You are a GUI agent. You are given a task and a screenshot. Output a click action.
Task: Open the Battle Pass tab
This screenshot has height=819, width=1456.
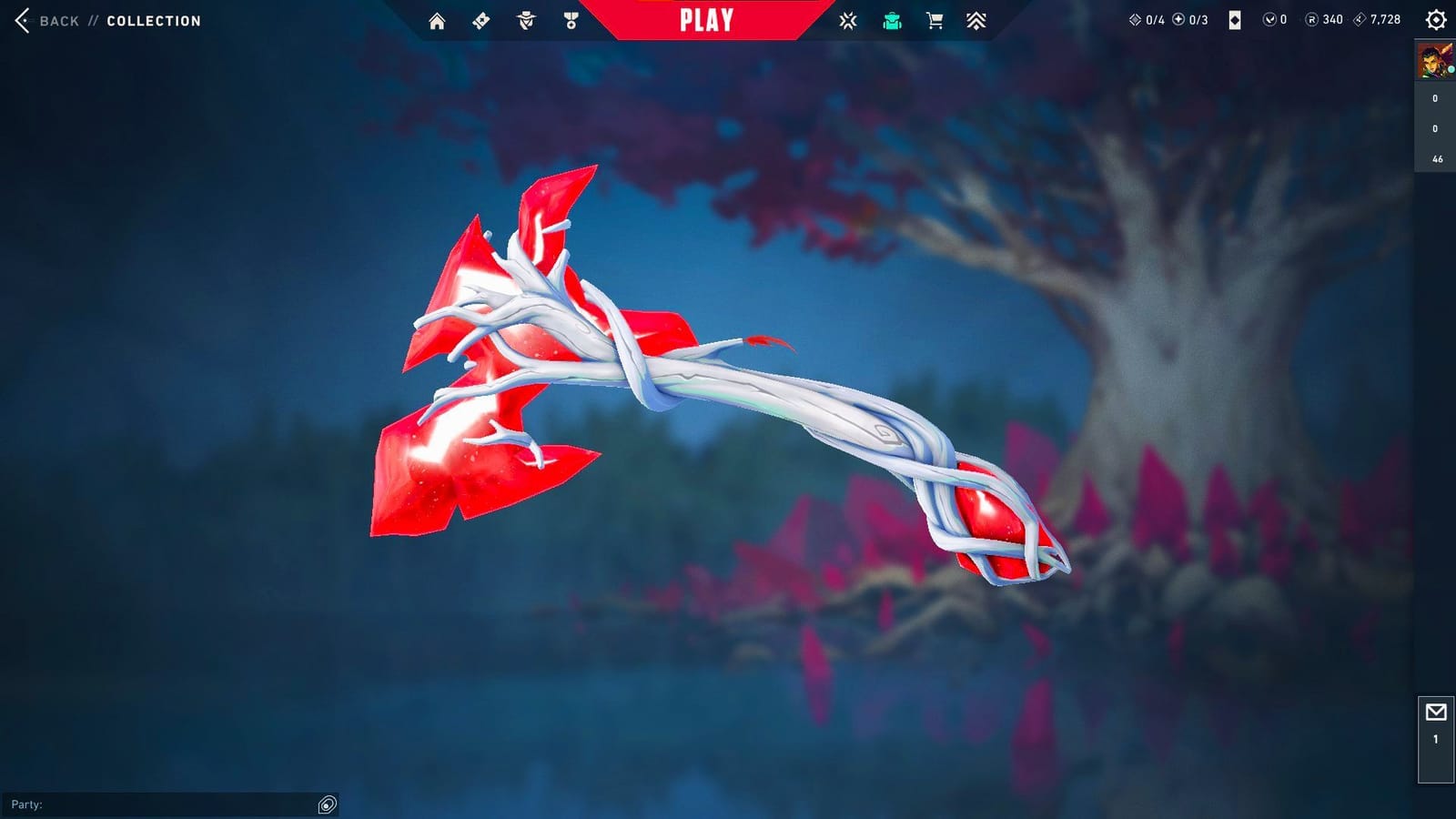point(480,19)
